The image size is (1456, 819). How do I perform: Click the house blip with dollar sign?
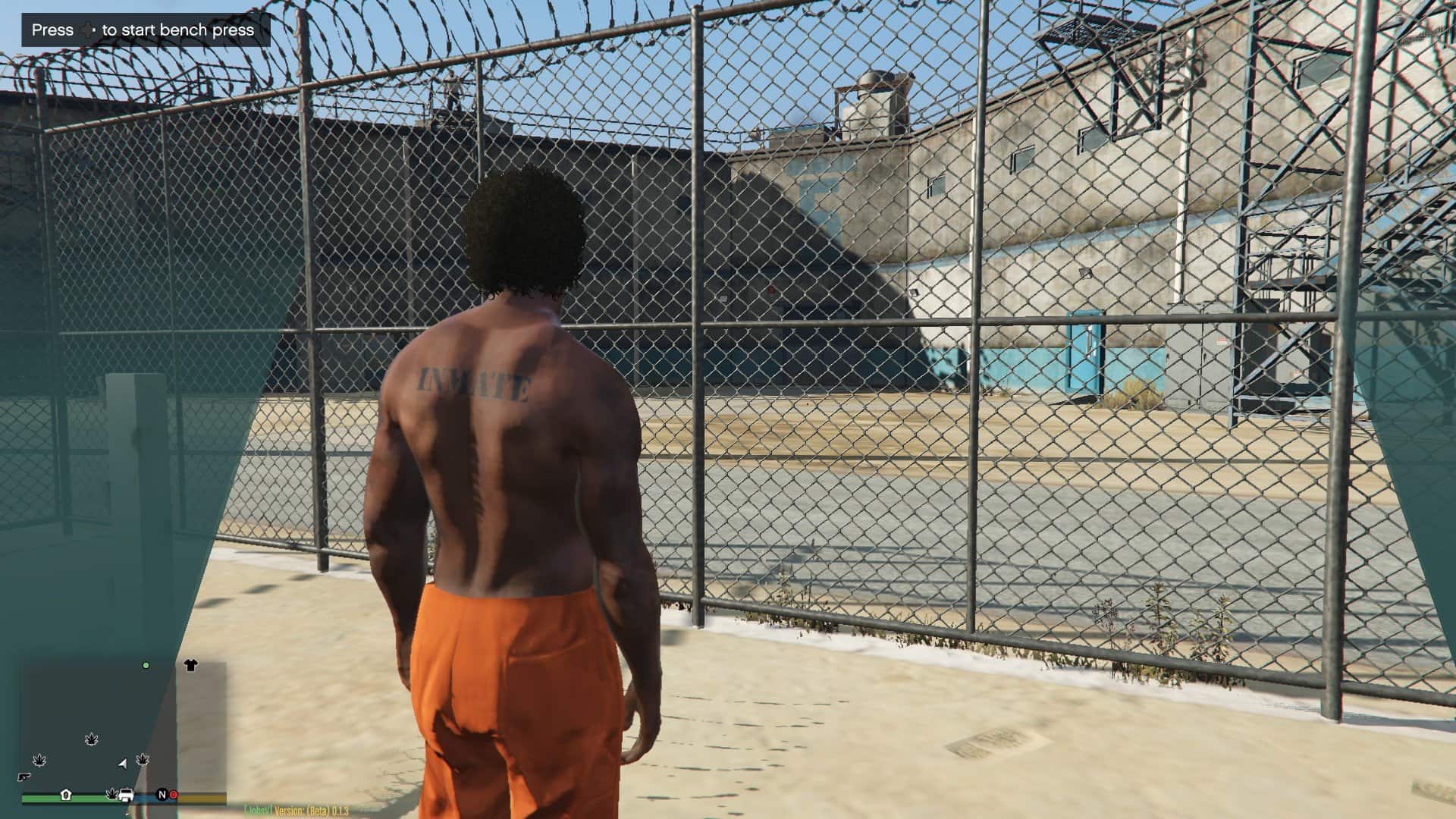[x=66, y=795]
